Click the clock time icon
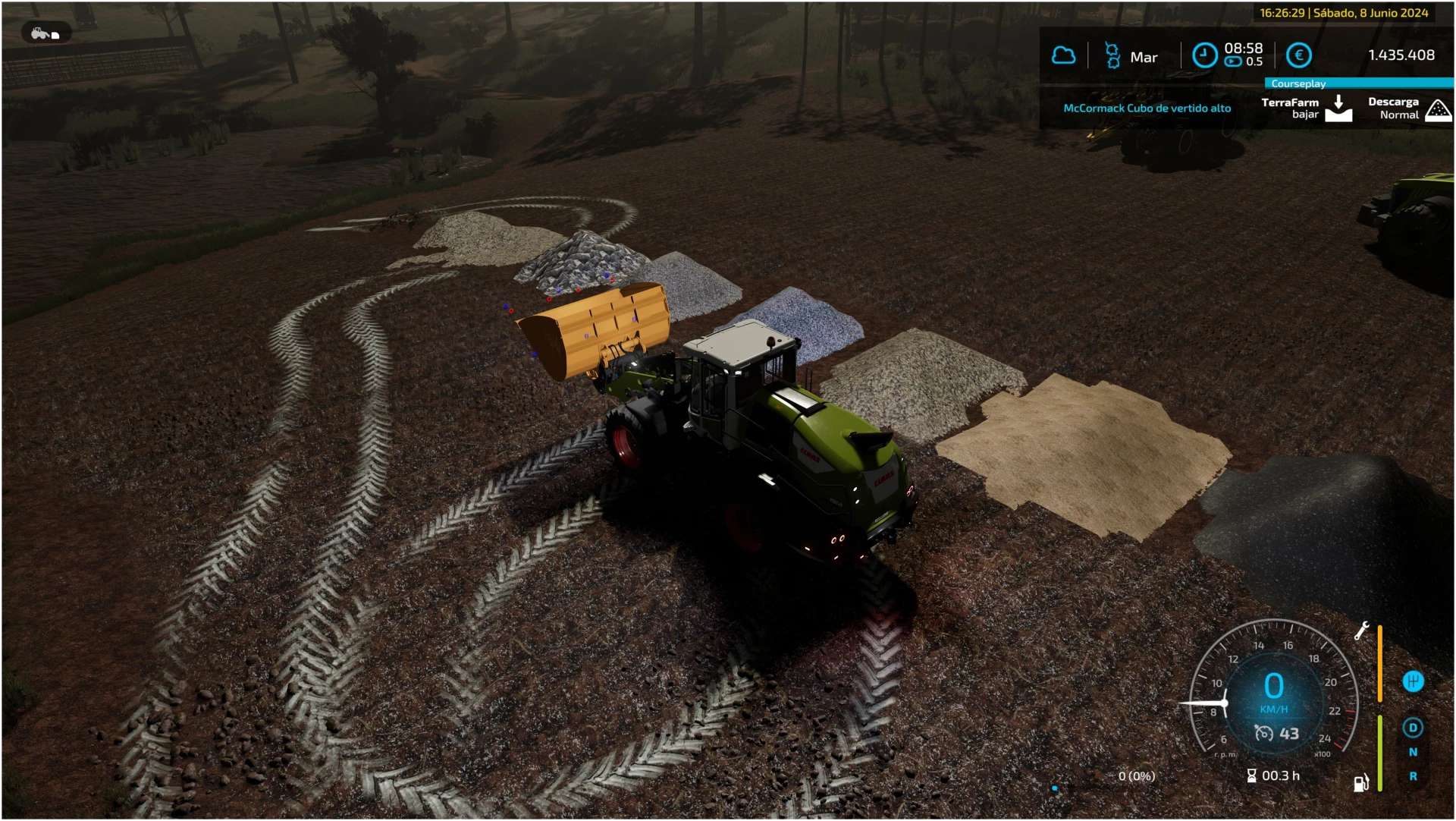Viewport: 1456px width, 821px height. [x=1204, y=55]
